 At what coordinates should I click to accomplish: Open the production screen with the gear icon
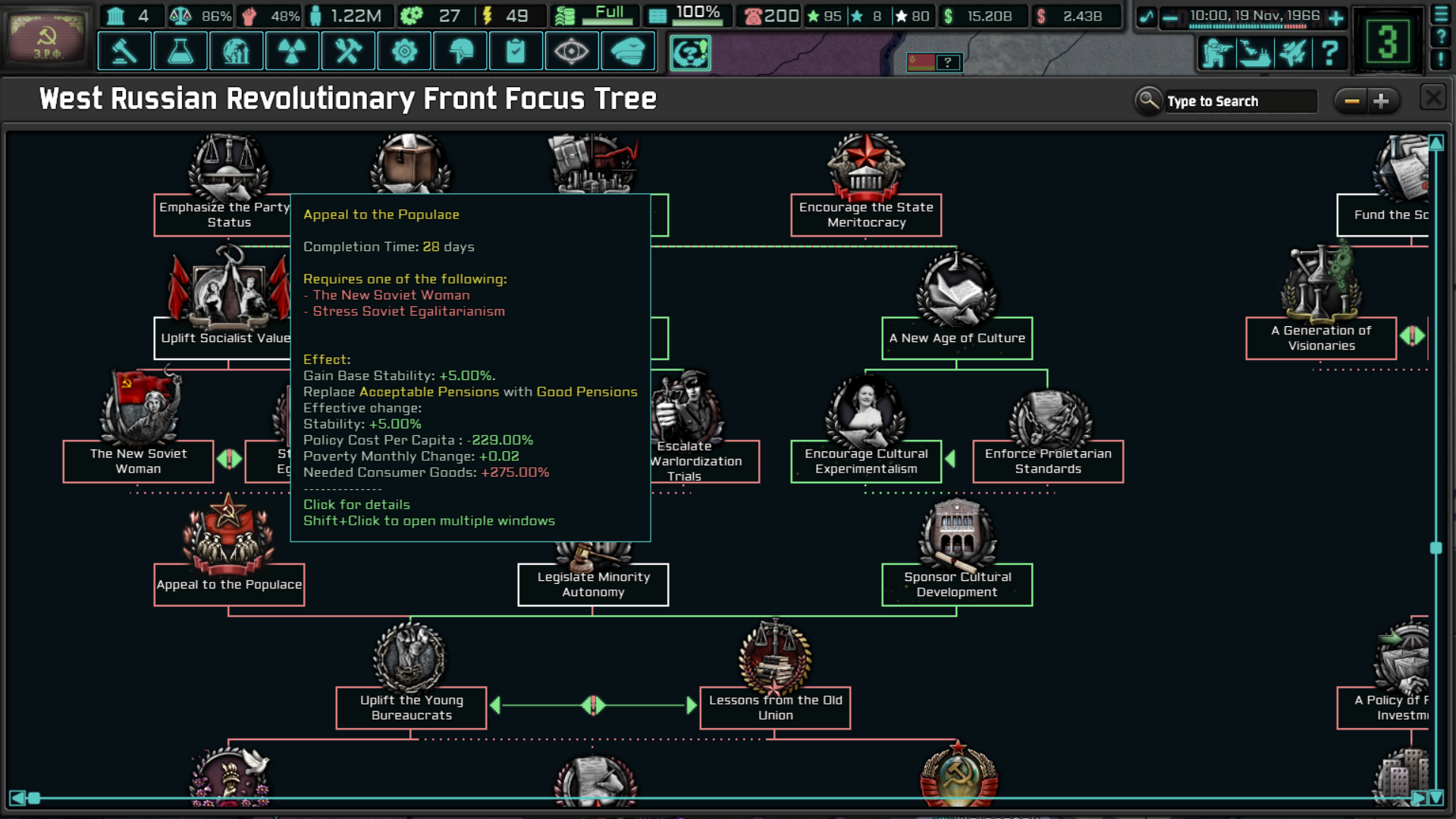pyautogui.click(x=404, y=52)
